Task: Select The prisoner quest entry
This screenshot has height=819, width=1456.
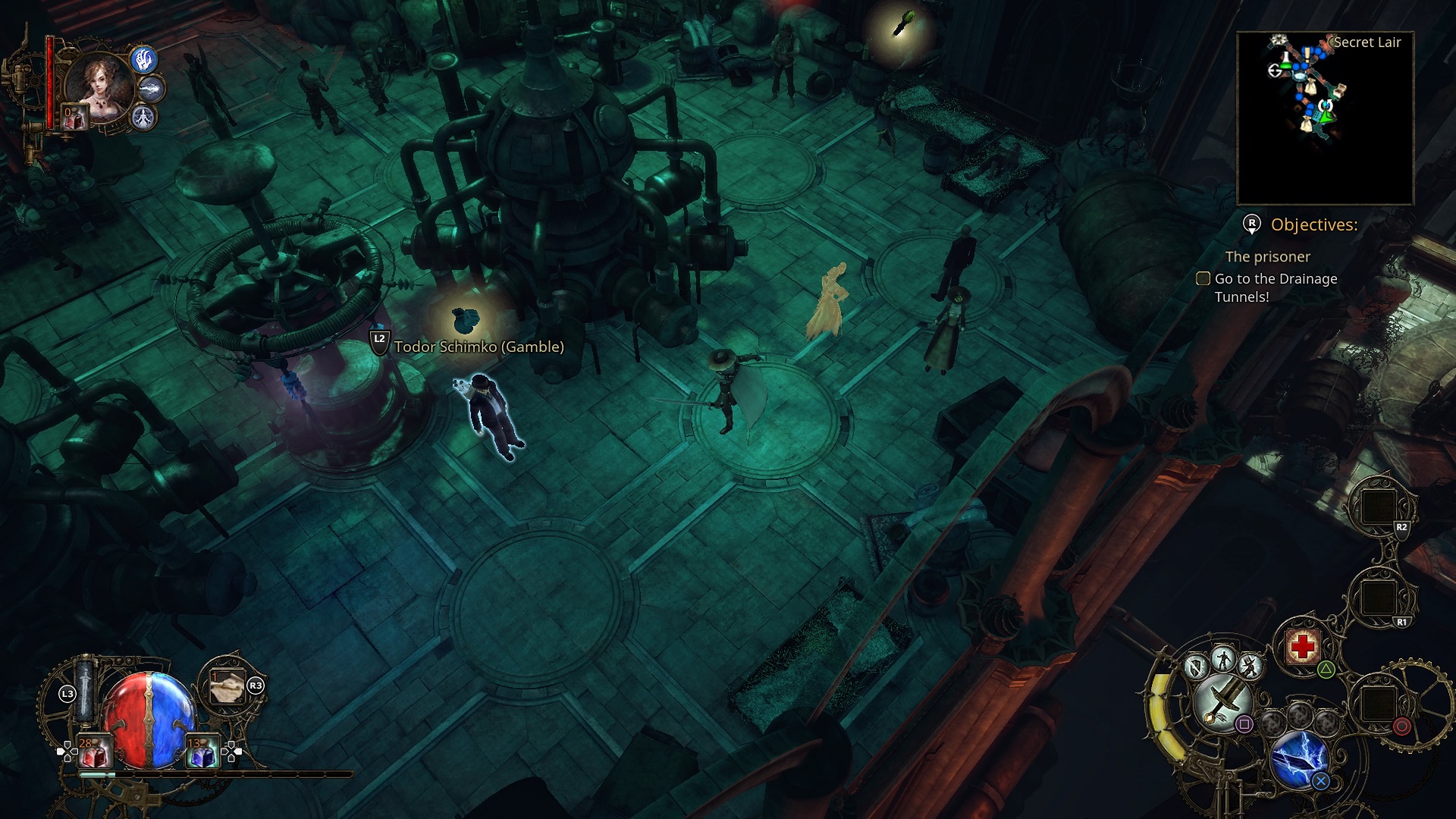Action: pos(1267,256)
